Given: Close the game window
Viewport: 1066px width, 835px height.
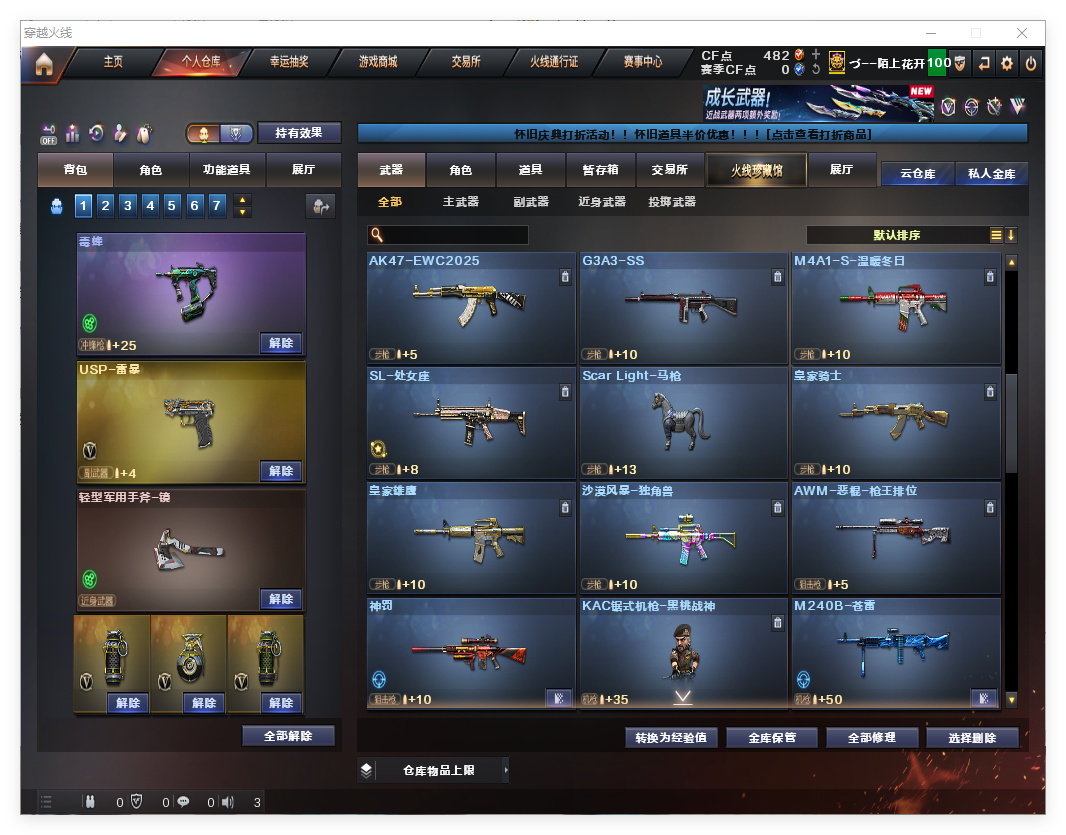Looking at the screenshot, I should click(x=1022, y=33).
